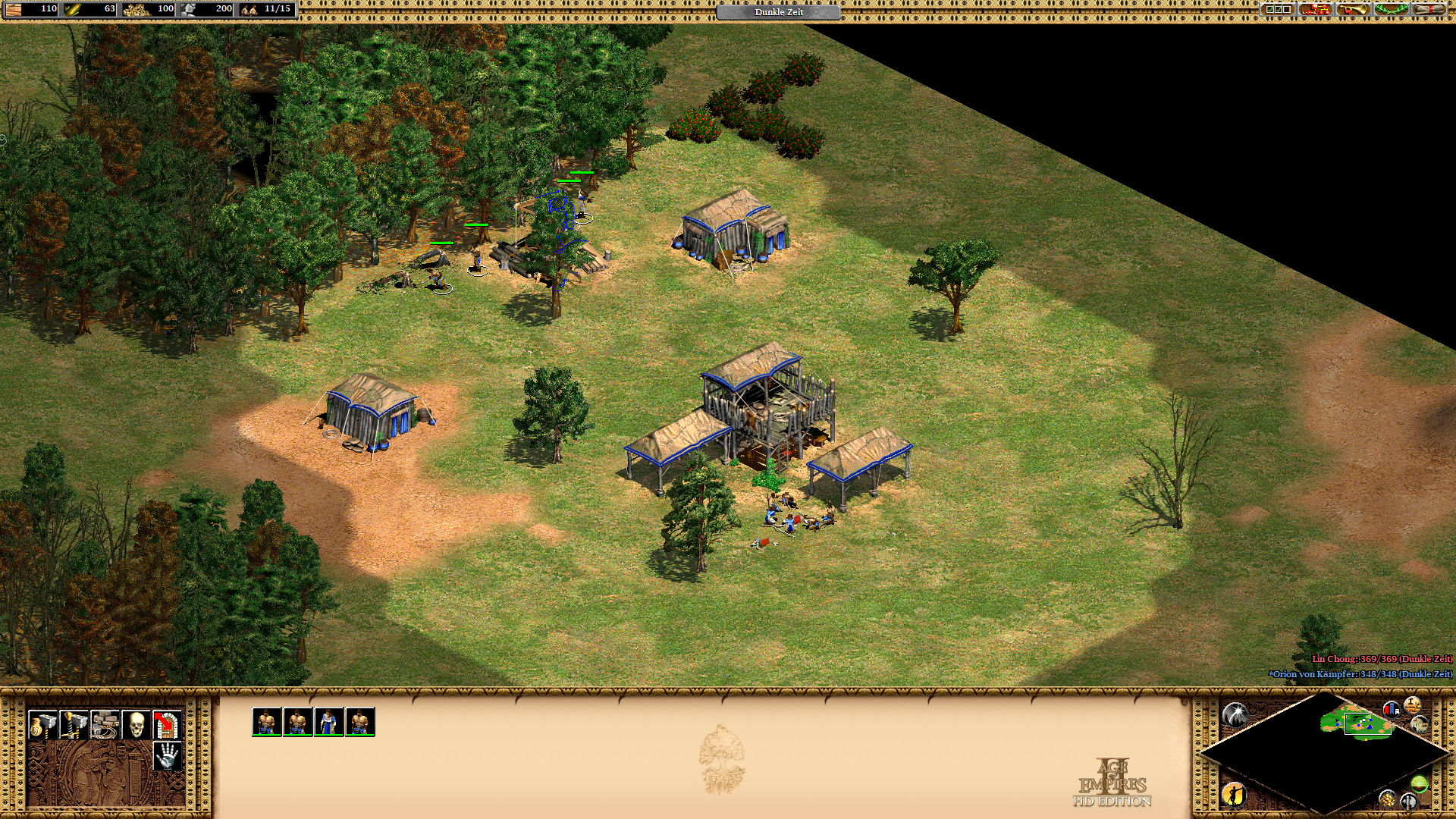Open objectives via the checkbox button

coord(1278,10)
